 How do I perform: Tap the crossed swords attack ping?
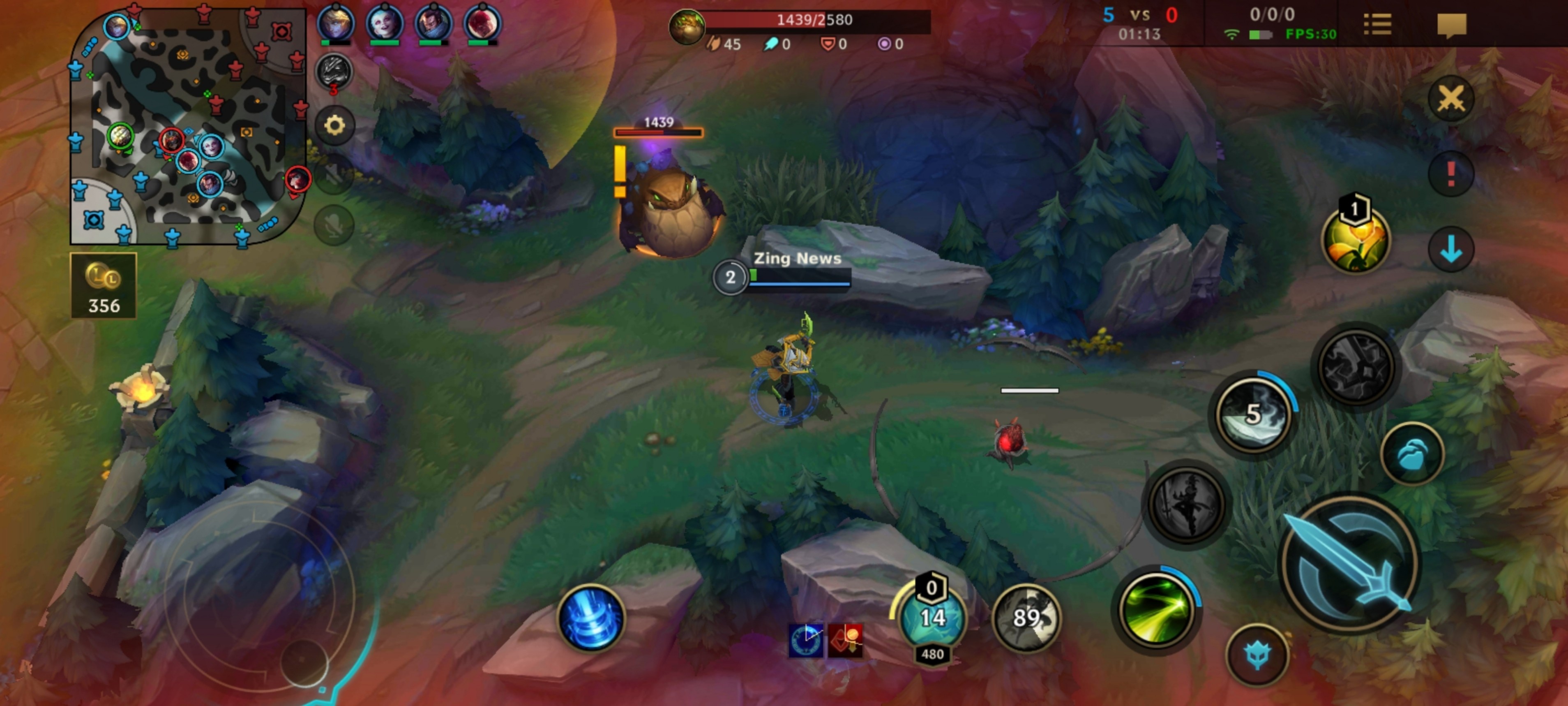tap(1451, 98)
